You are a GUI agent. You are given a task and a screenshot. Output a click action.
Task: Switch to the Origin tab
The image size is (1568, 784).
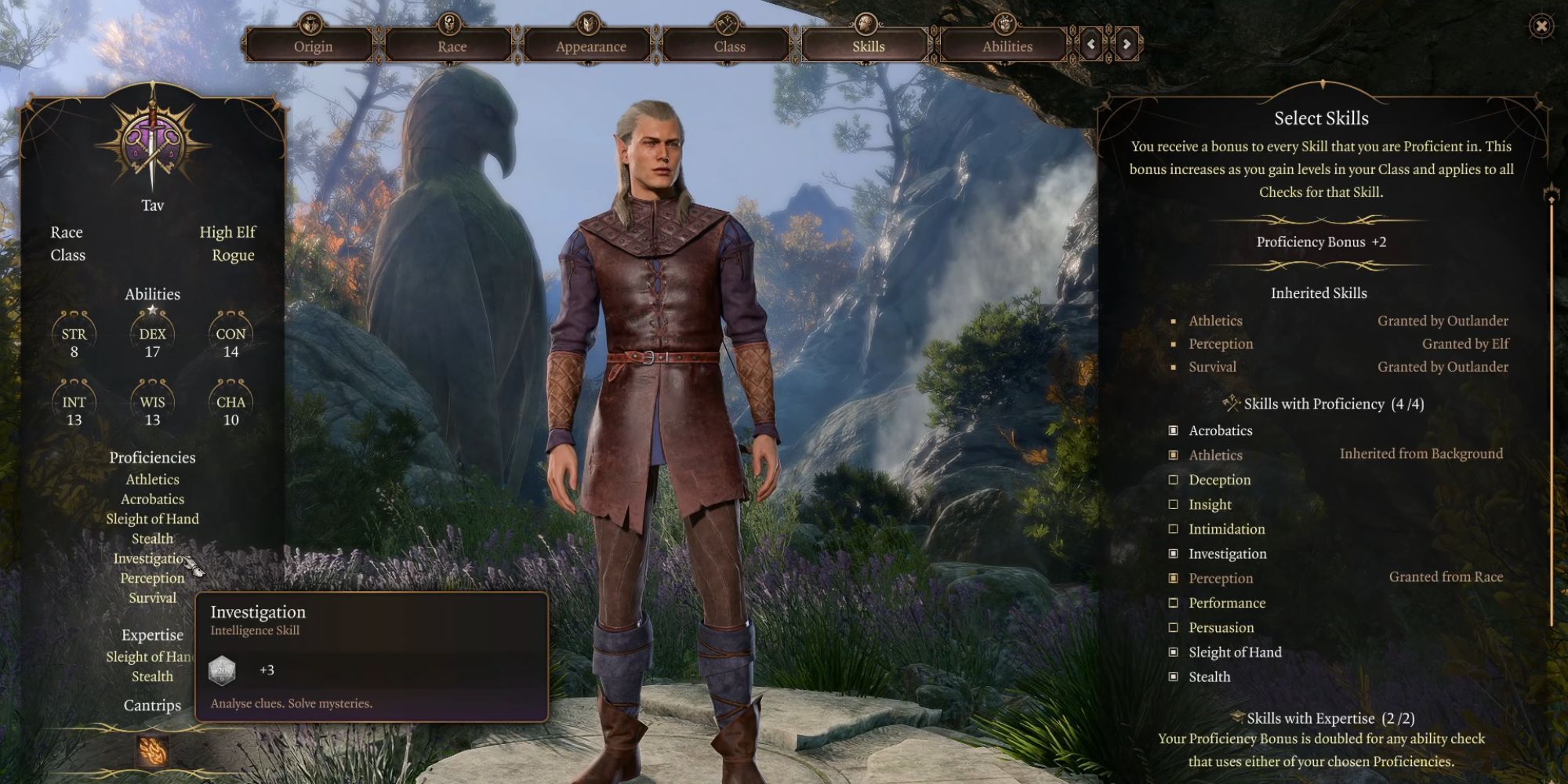coord(313,45)
